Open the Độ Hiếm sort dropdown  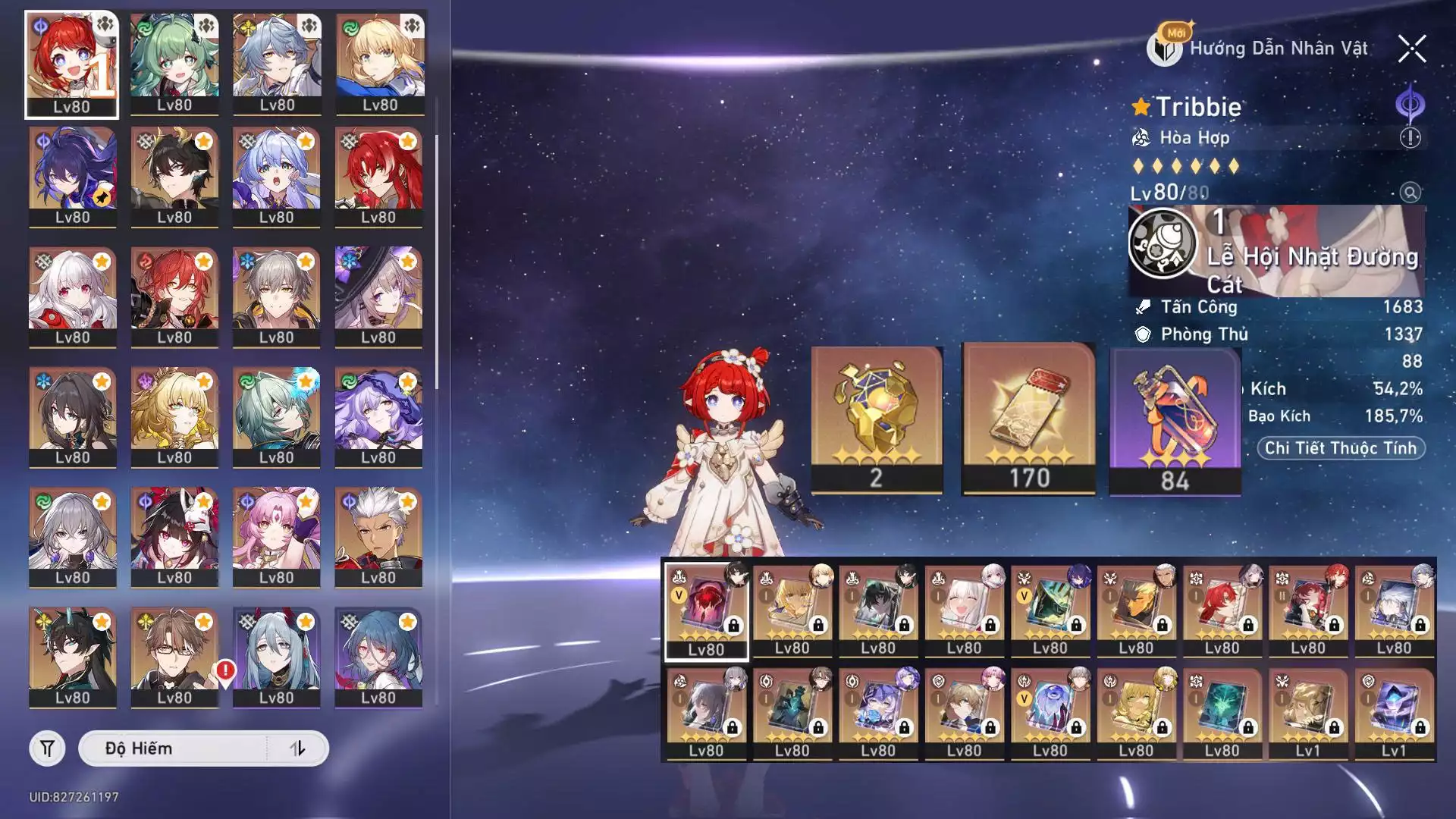tap(174, 748)
